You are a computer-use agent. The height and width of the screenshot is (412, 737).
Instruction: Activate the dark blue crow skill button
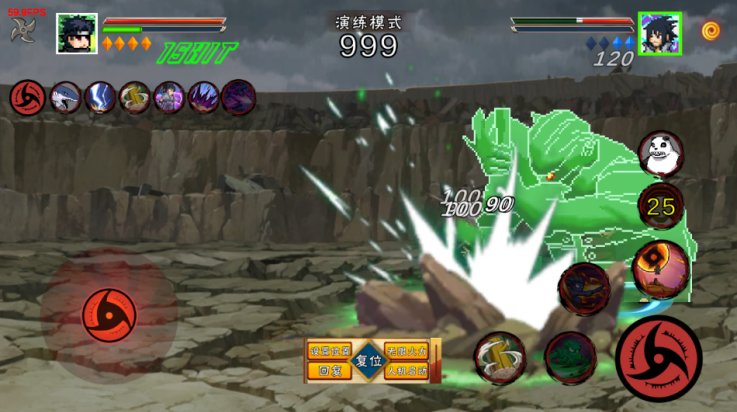pos(584,290)
